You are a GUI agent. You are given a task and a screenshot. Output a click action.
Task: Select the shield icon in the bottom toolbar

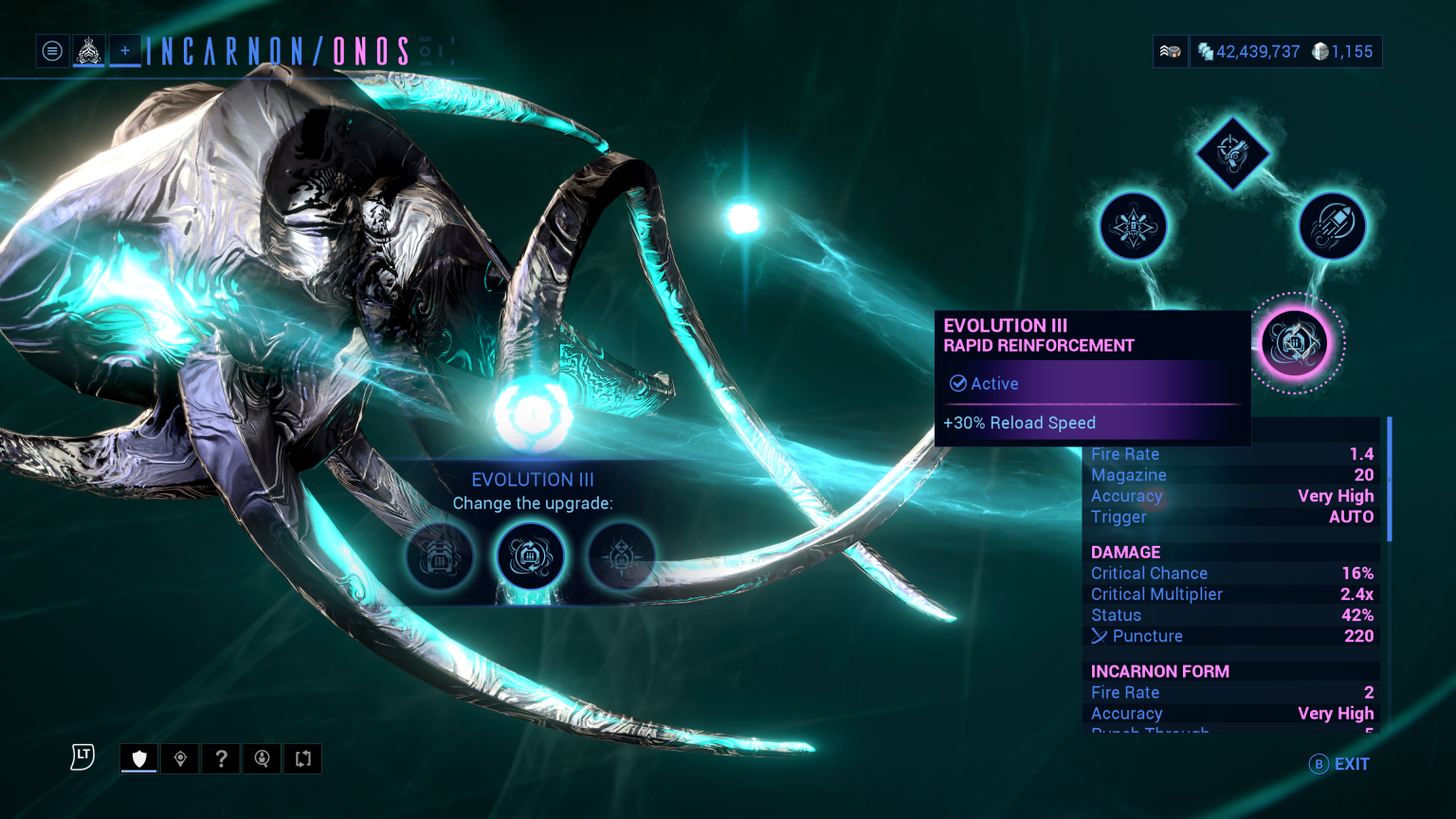coord(138,758)
